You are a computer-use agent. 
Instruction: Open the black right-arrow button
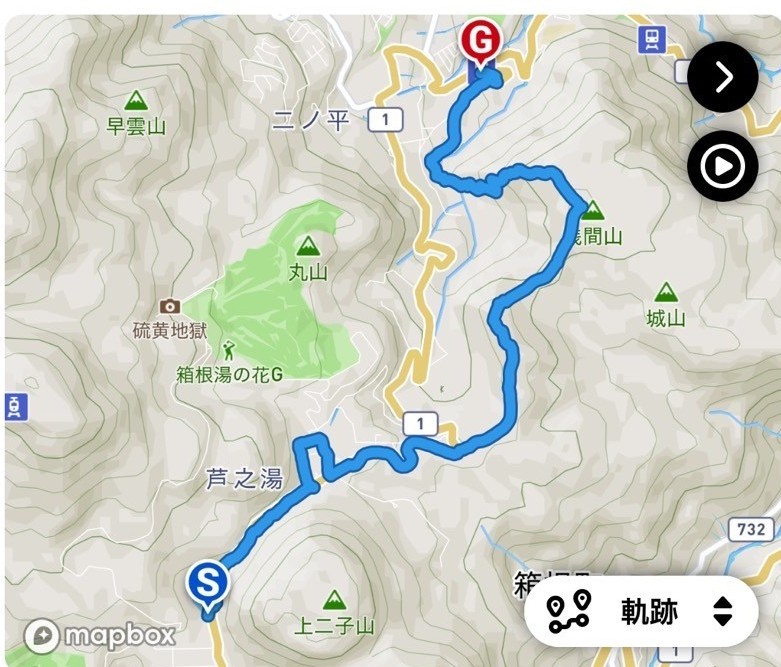pyautogui.click(x=722, y=77)
